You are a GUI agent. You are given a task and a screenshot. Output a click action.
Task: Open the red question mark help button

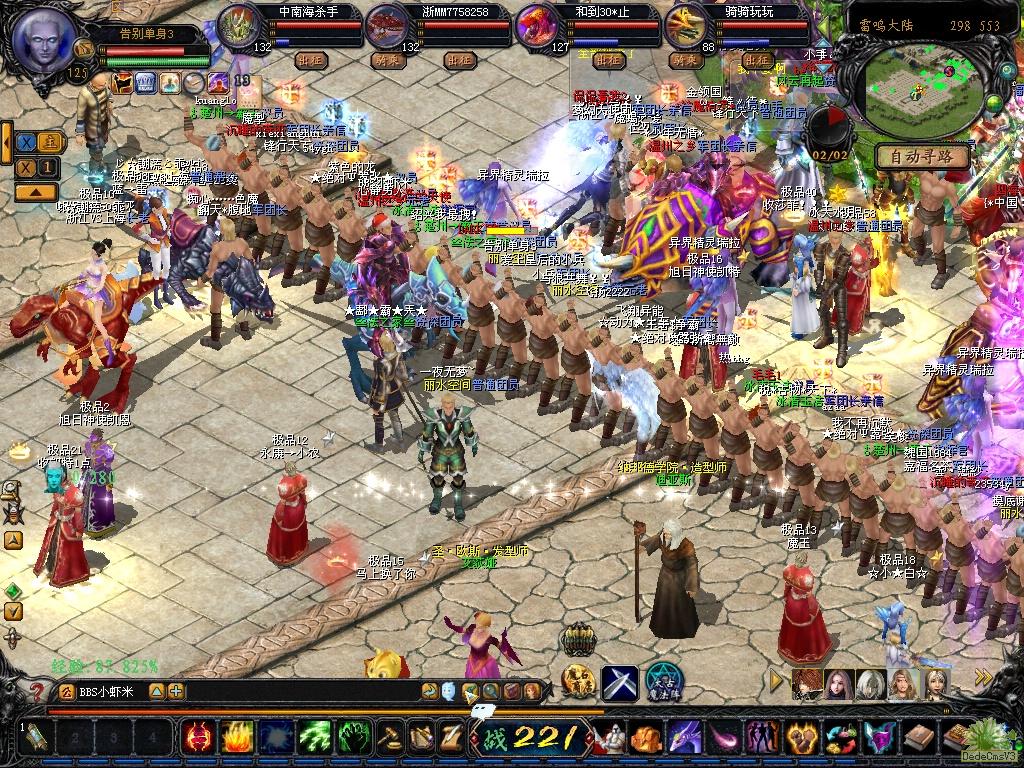(x=37, y=691)
